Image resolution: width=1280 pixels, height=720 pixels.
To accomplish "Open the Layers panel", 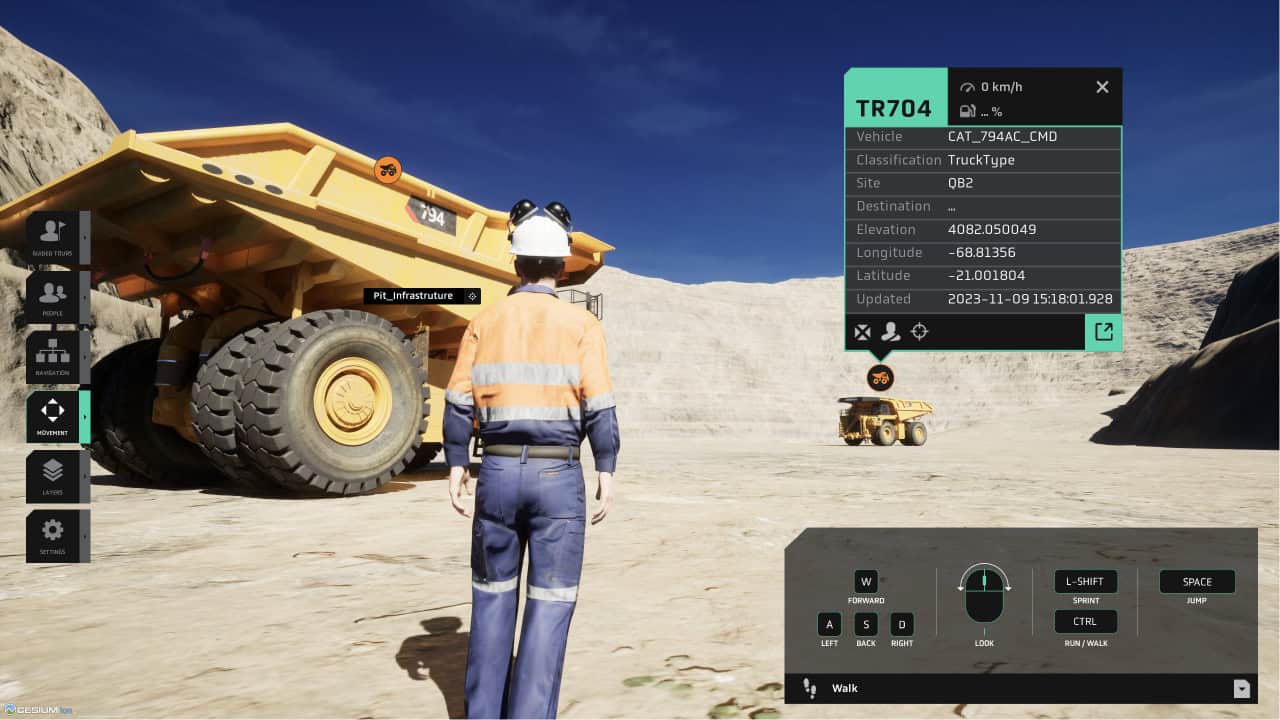I will pyautogui.click(x=52, y=476).
